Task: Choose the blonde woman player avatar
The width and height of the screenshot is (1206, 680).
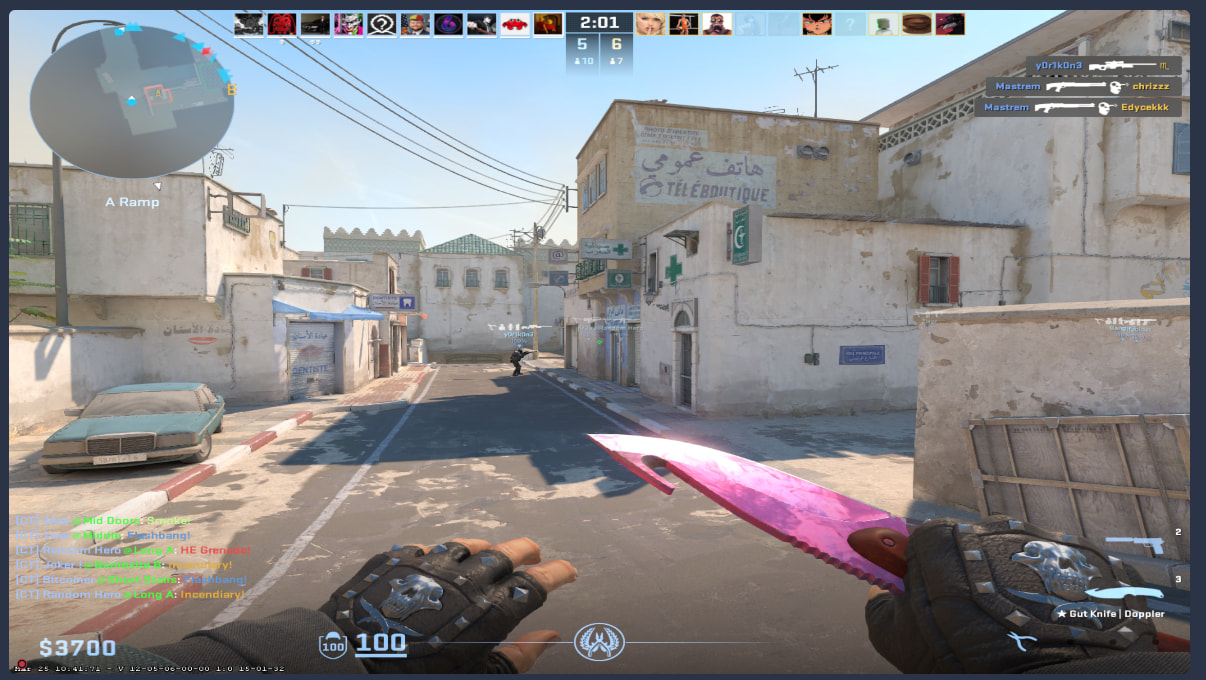Action: (x=649, y=24)
